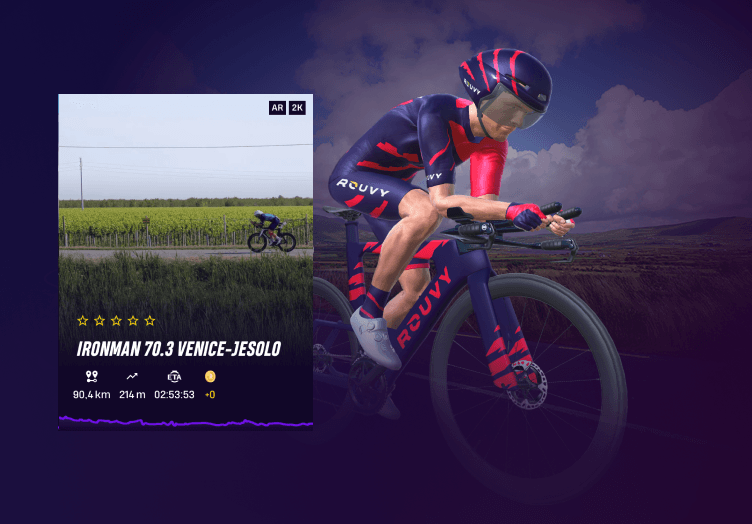This screenshot has height=524, width=752.
Task: Select the IRONMAN 70.3 Venice-Jesolo route card
Action: click(185, 261)
